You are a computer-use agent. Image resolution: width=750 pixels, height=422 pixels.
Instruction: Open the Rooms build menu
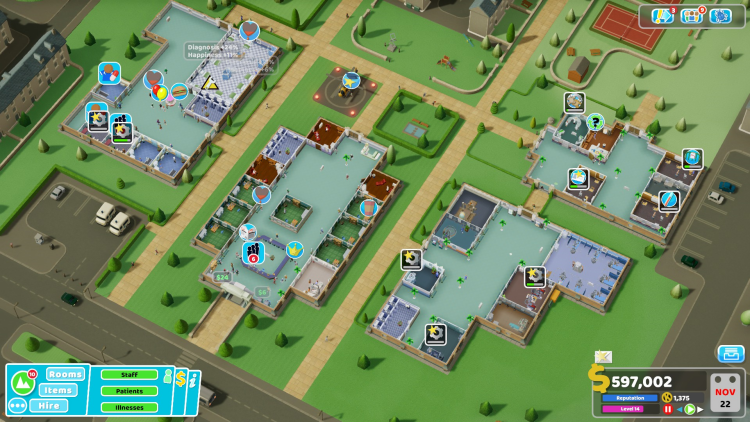[x=65, y=374]
